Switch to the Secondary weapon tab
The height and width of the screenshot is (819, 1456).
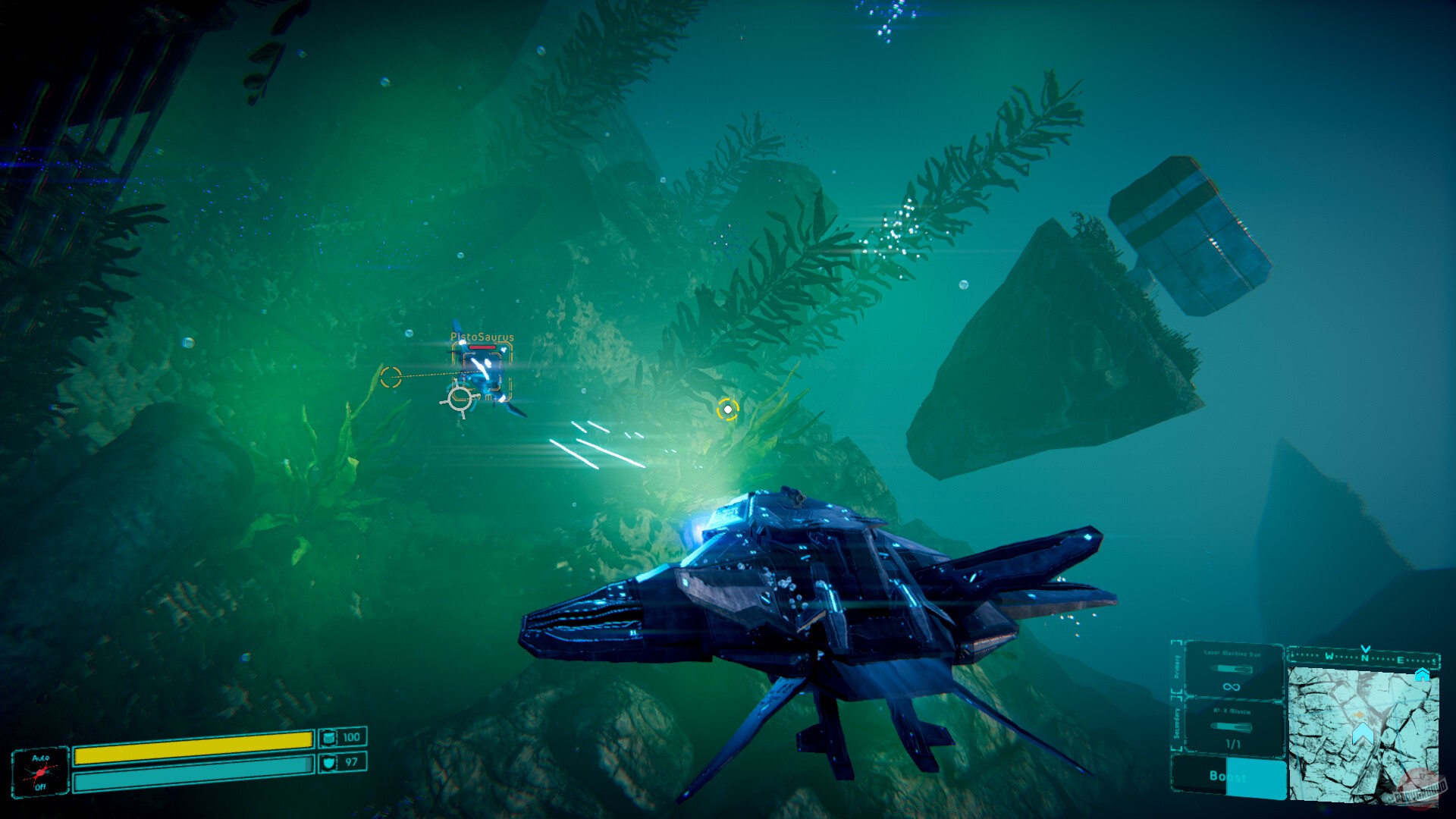click(x=1176, y=722)
